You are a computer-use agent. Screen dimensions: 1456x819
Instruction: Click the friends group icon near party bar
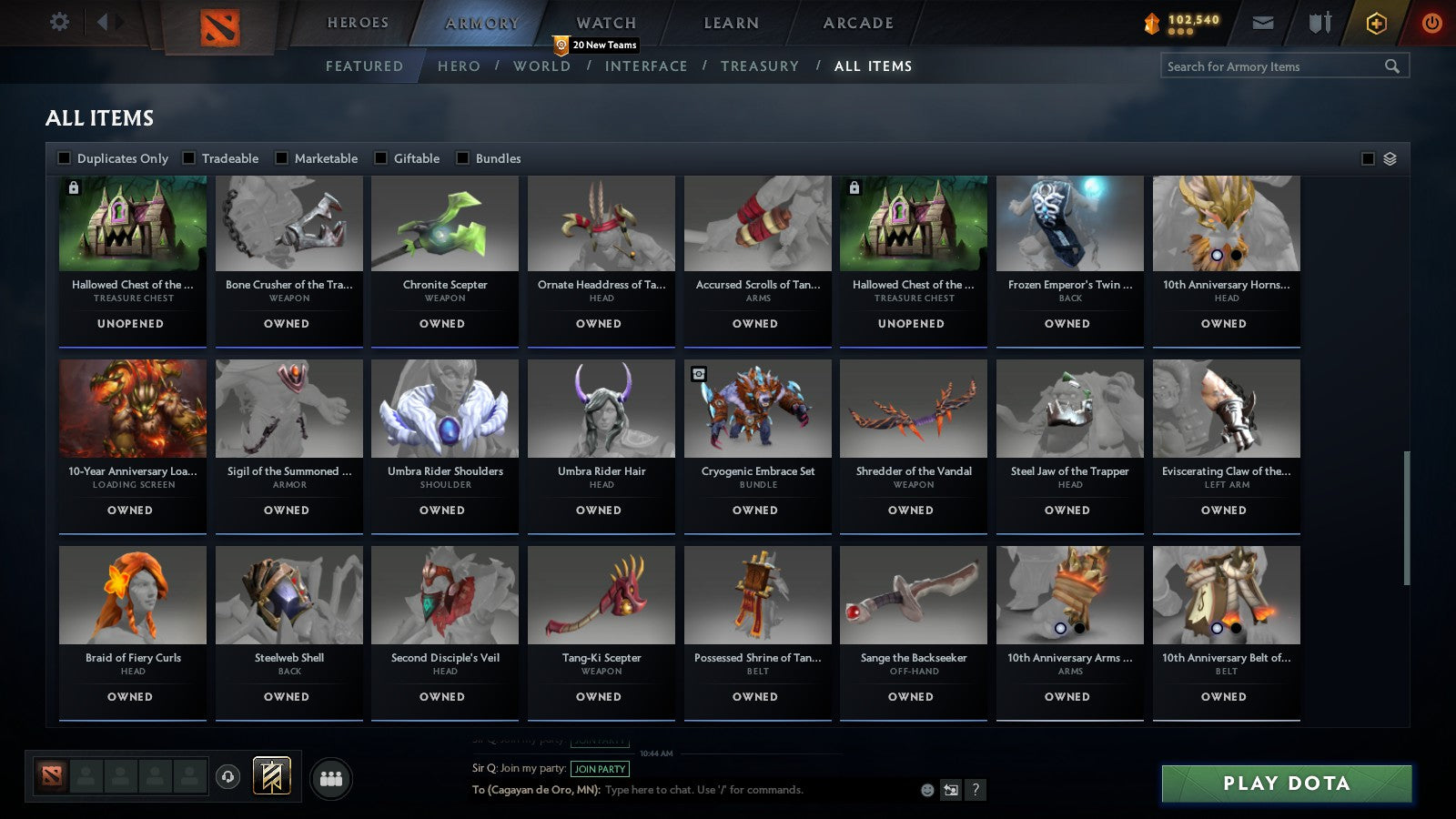click(x=332, y=778)
